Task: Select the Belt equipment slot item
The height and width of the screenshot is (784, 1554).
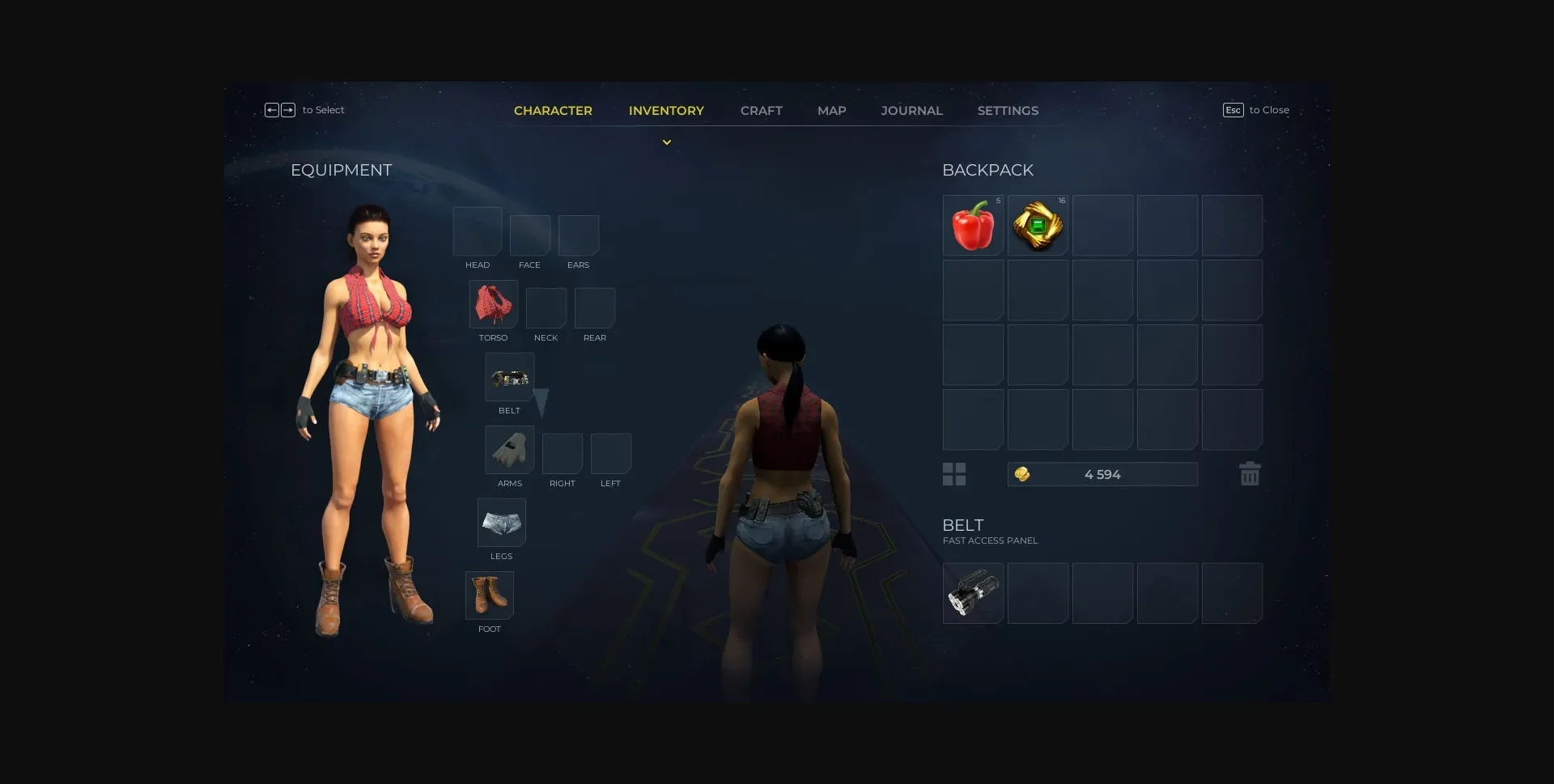Action: [x=509, y=376]
